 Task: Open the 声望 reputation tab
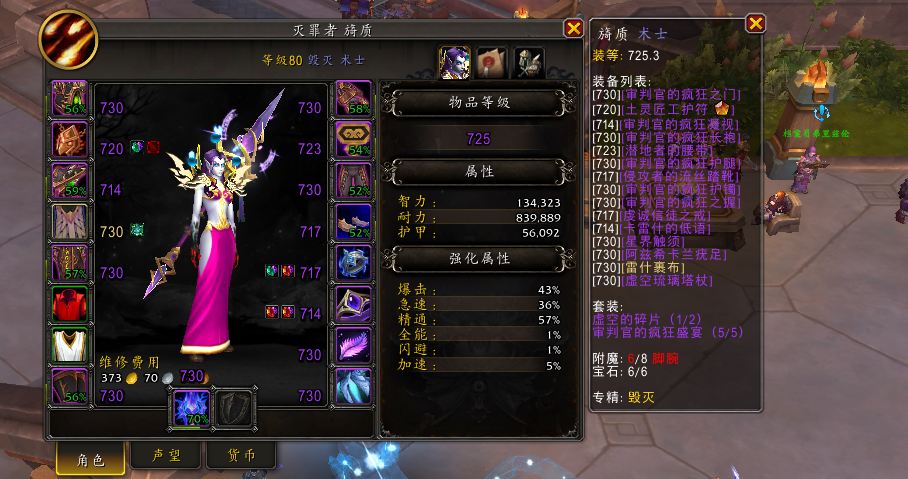pyautogui.click(x=166, y=456)
